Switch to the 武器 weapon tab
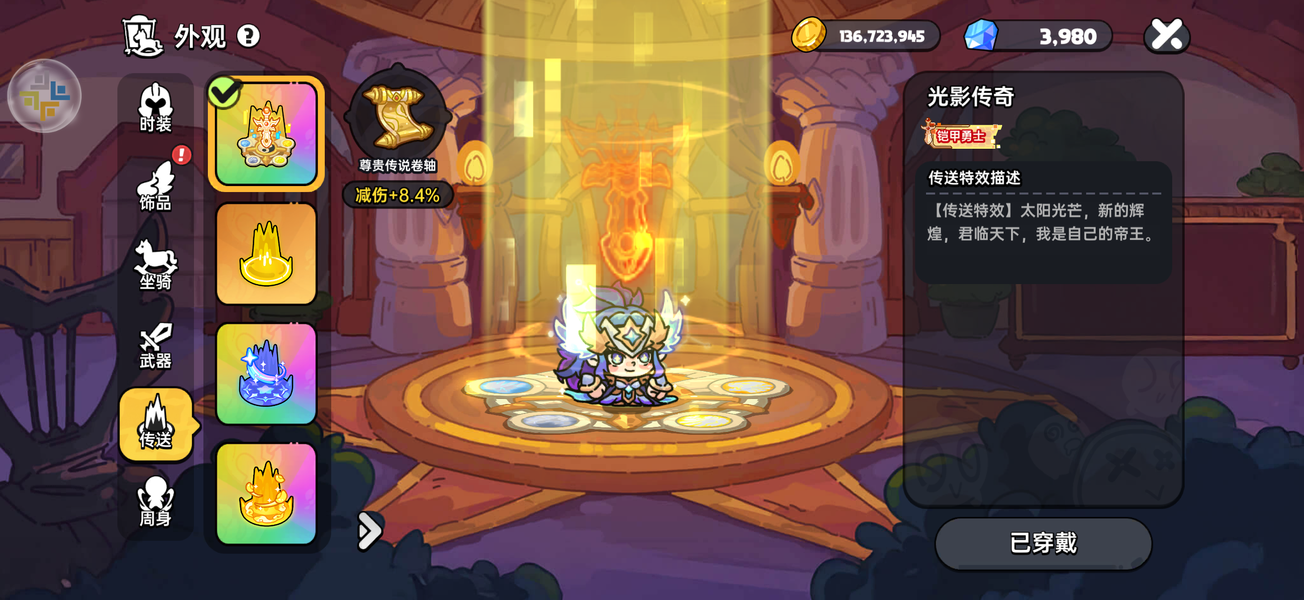 [x=155, y=346]
